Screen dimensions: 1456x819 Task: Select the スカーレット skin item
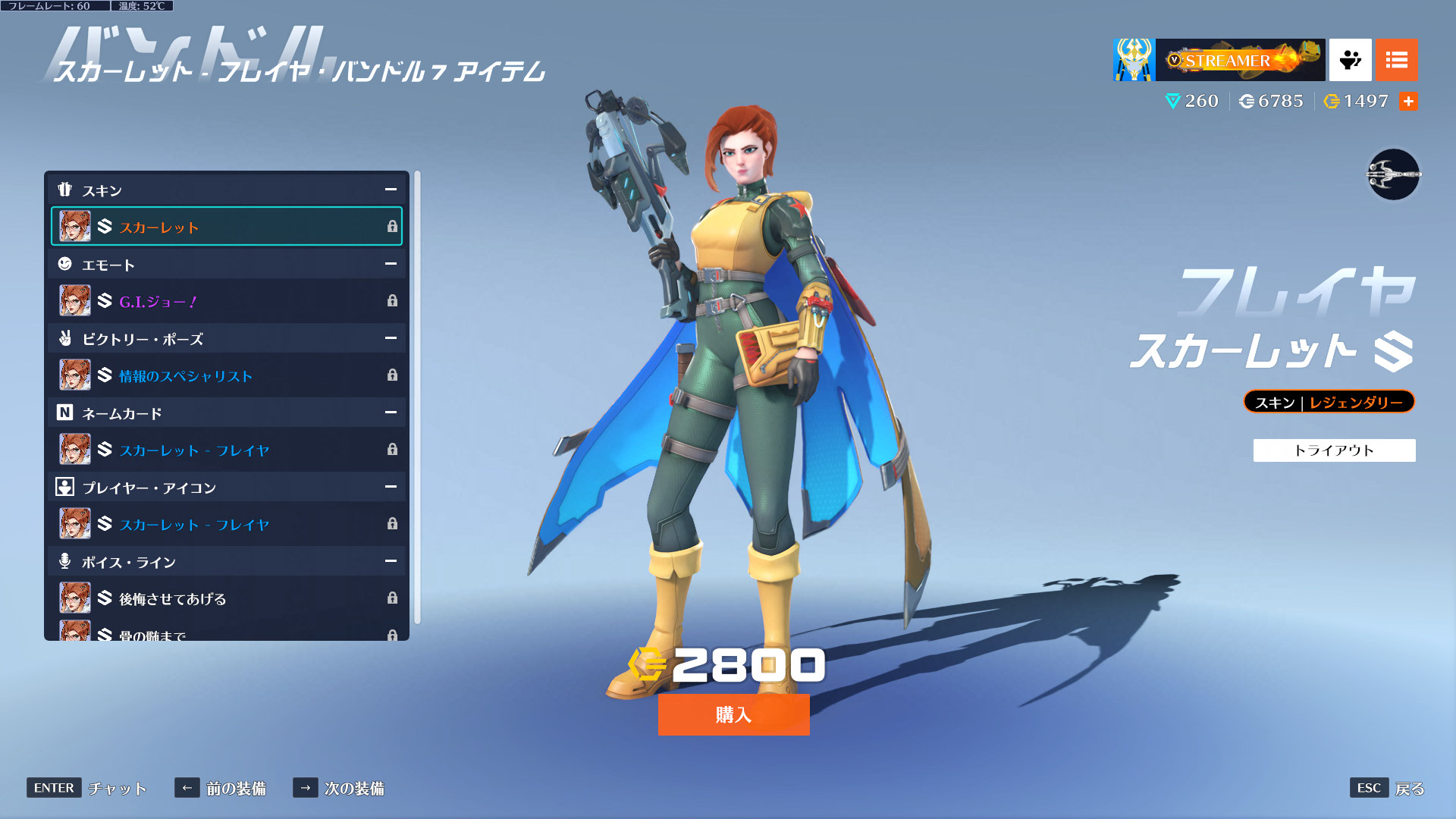(226, 226)
